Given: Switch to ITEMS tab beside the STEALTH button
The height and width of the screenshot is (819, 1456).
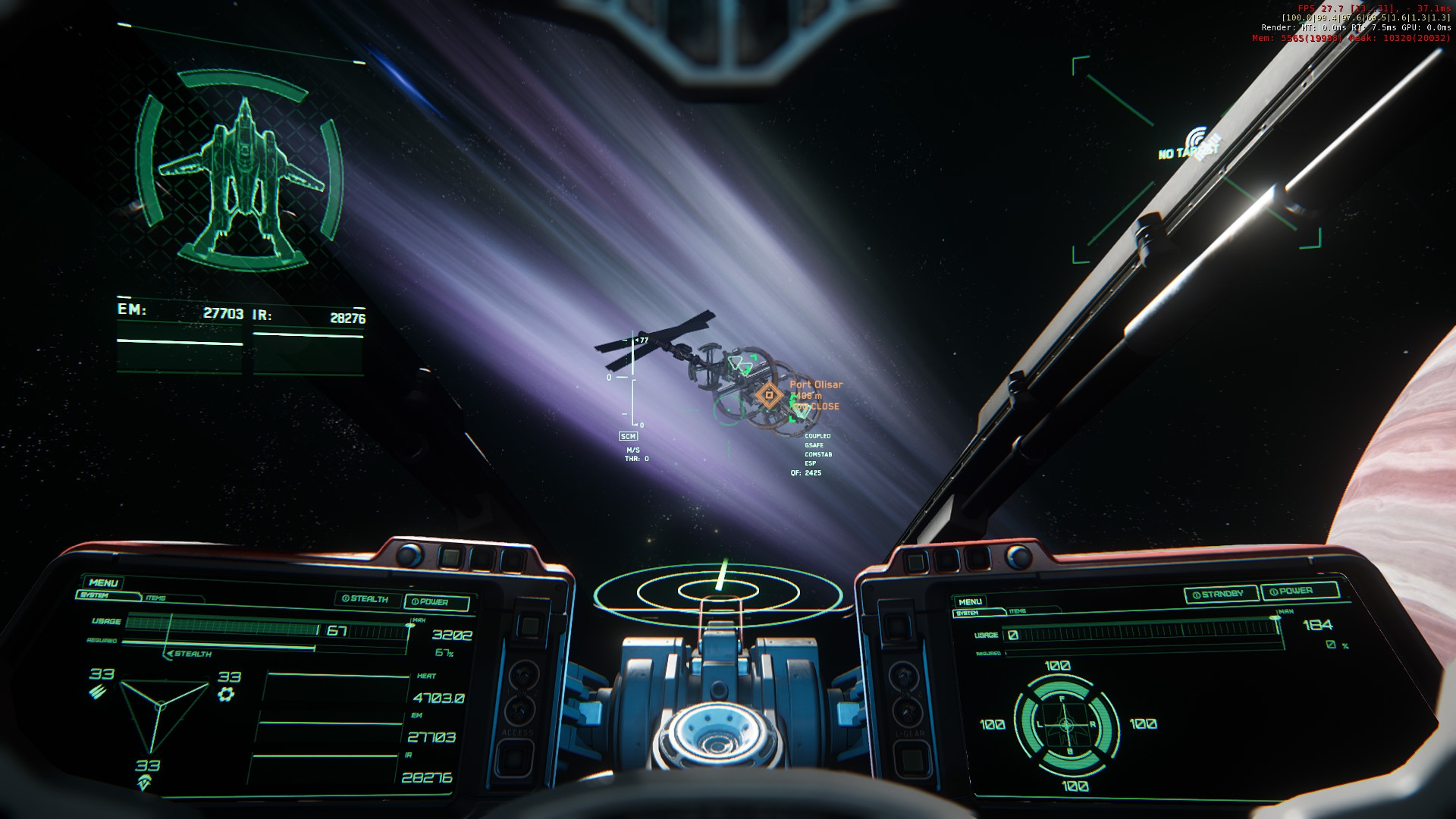Looking at the screenshot, I should (155, 598).
